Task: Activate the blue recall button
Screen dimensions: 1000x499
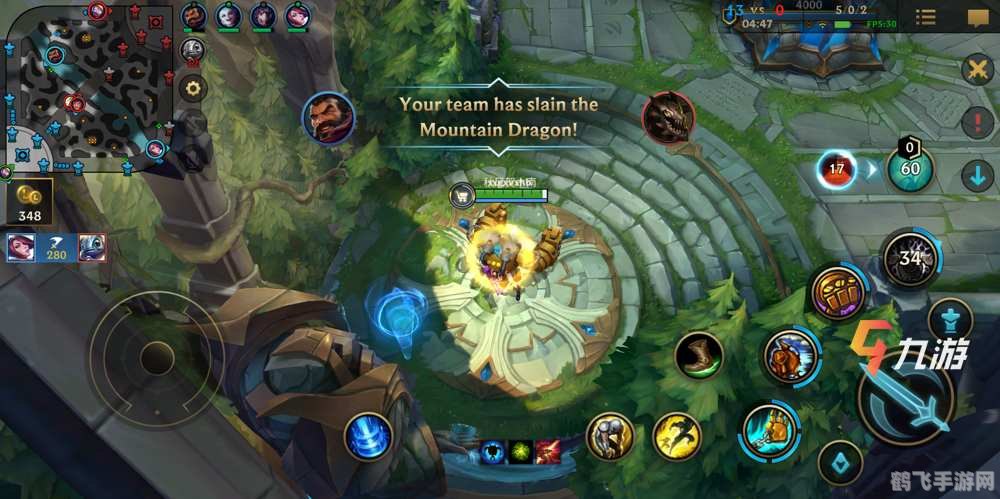Action: pyautogui.click(x=369, y=437)
